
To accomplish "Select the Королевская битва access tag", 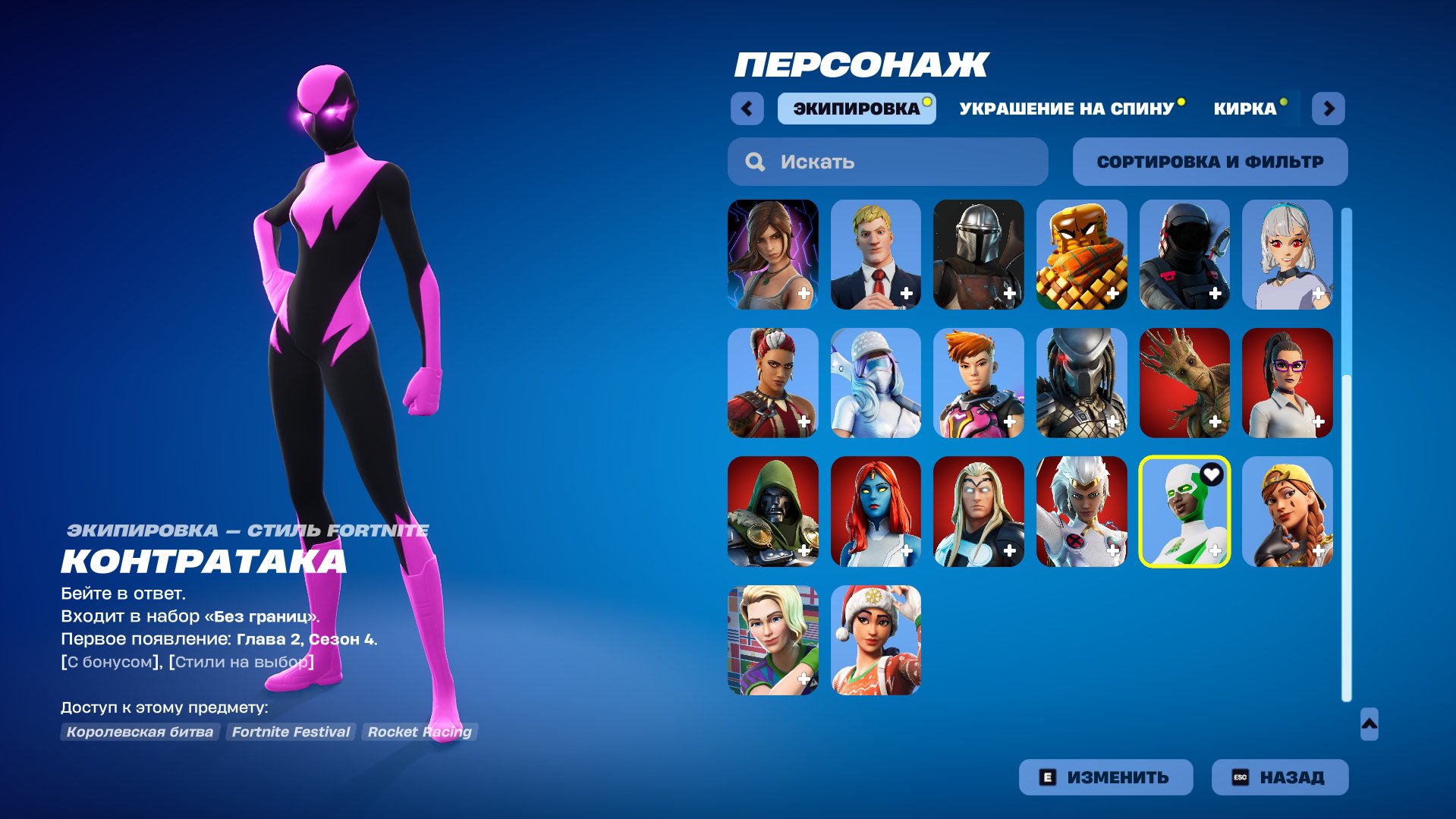I will tap(140, 732).
